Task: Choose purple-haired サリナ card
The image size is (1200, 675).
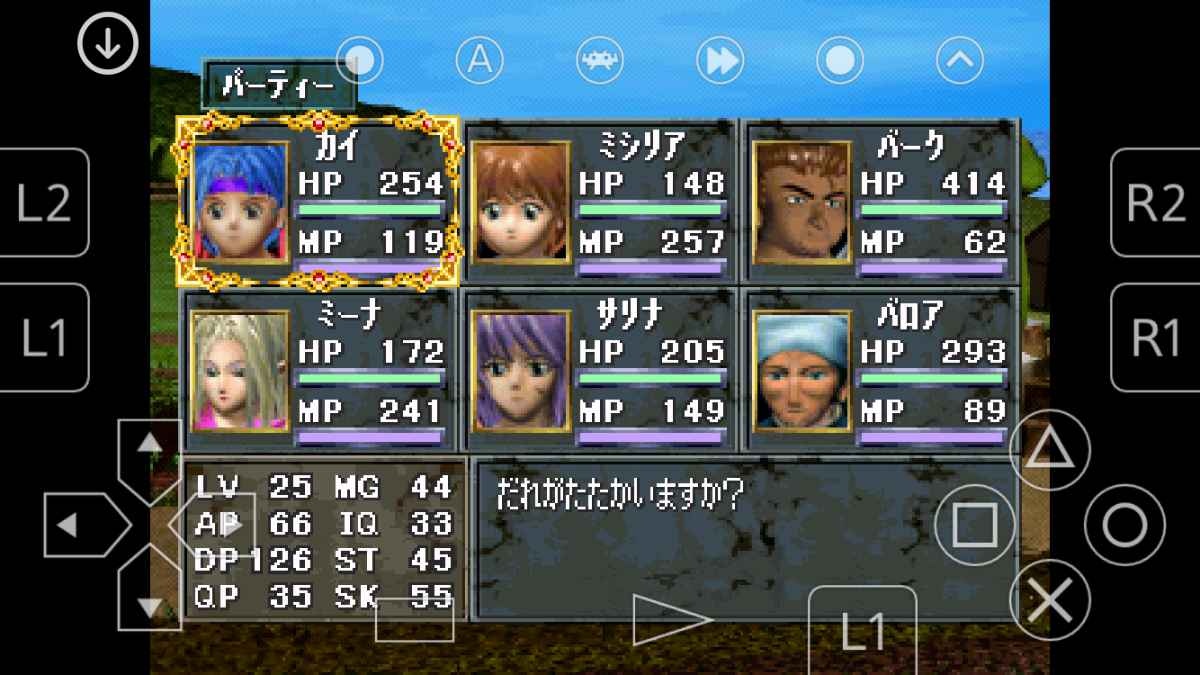Action: point(599,370)
